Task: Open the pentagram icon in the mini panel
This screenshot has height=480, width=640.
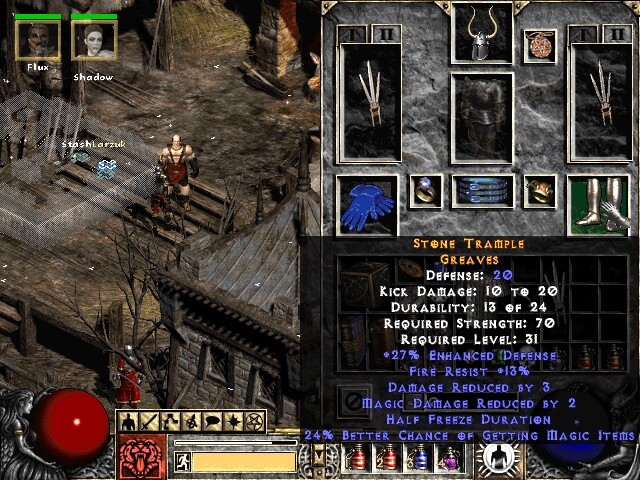Action: pos(254,420)
